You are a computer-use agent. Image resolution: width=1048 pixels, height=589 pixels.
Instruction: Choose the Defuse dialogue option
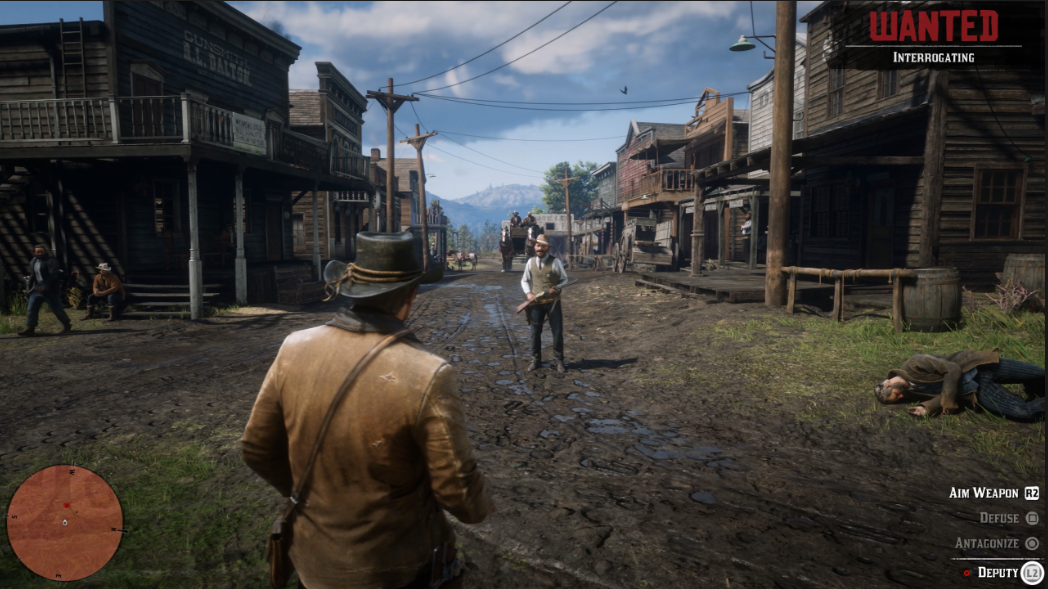998,518
